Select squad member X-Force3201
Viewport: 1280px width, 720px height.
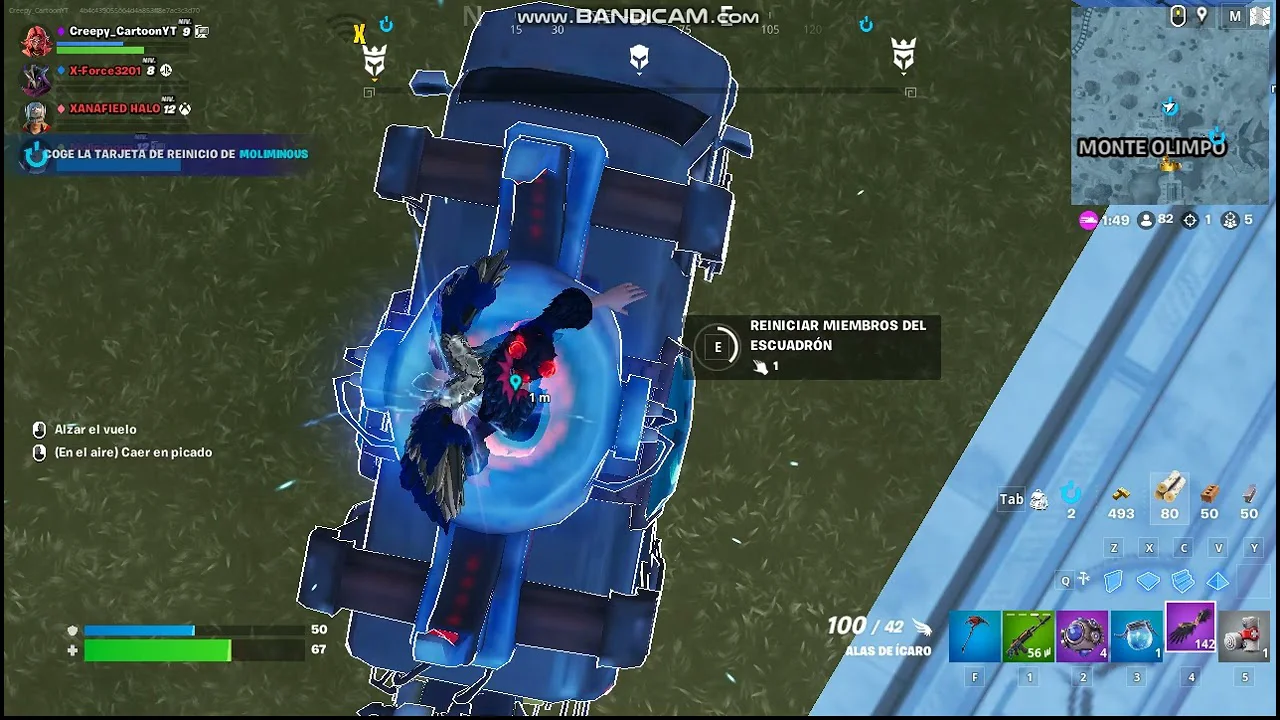tap(105, 71)
